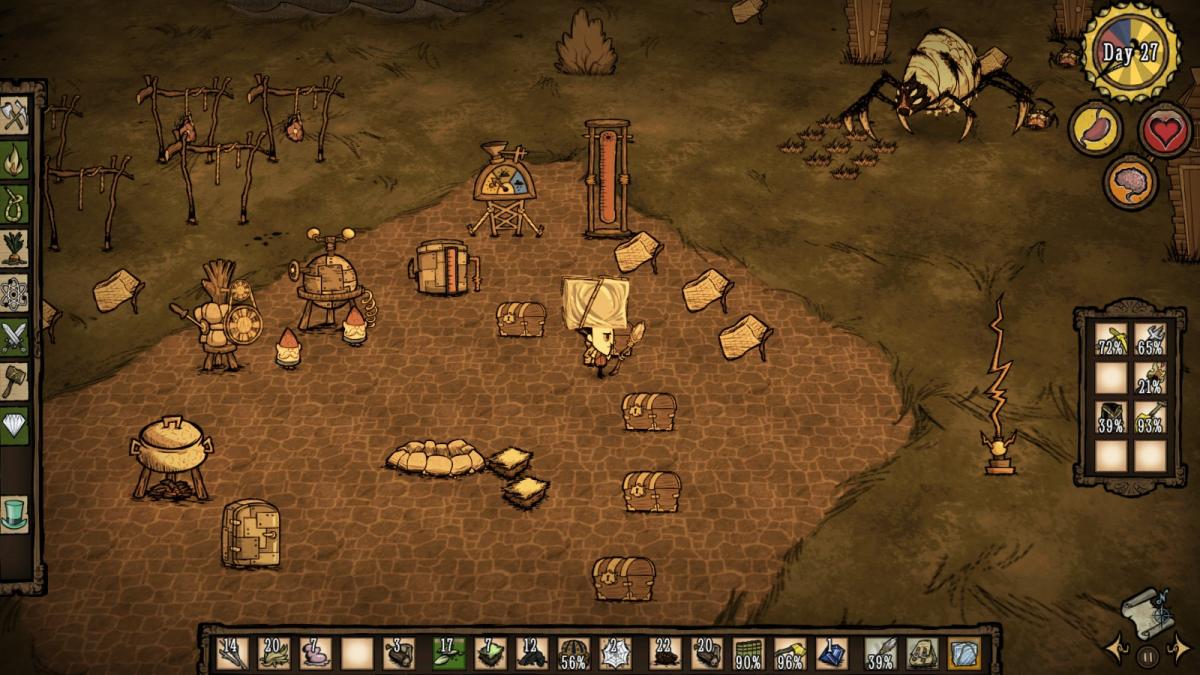Select the Refine tab with diamond icon
Image resolution: width=1200 pixels, height=675 pixels.
pyautogui.click(x=14, y=425)
